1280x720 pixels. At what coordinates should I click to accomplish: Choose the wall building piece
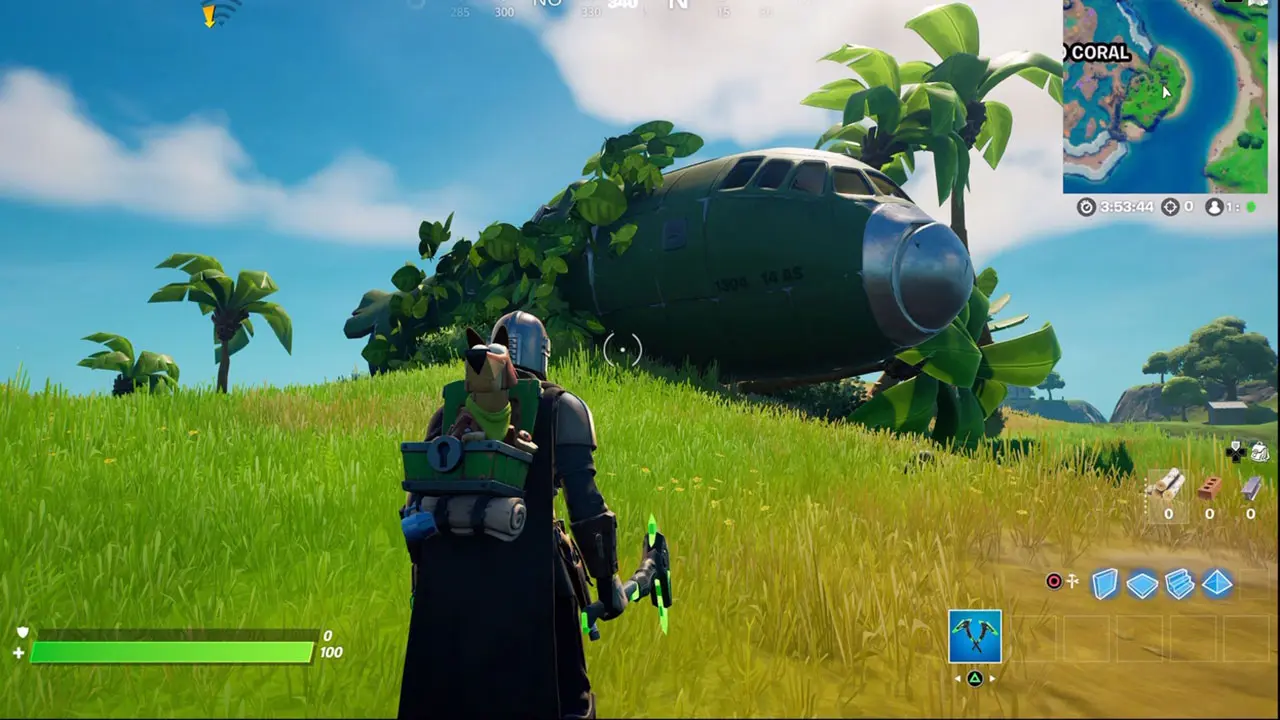point(1104,583)
